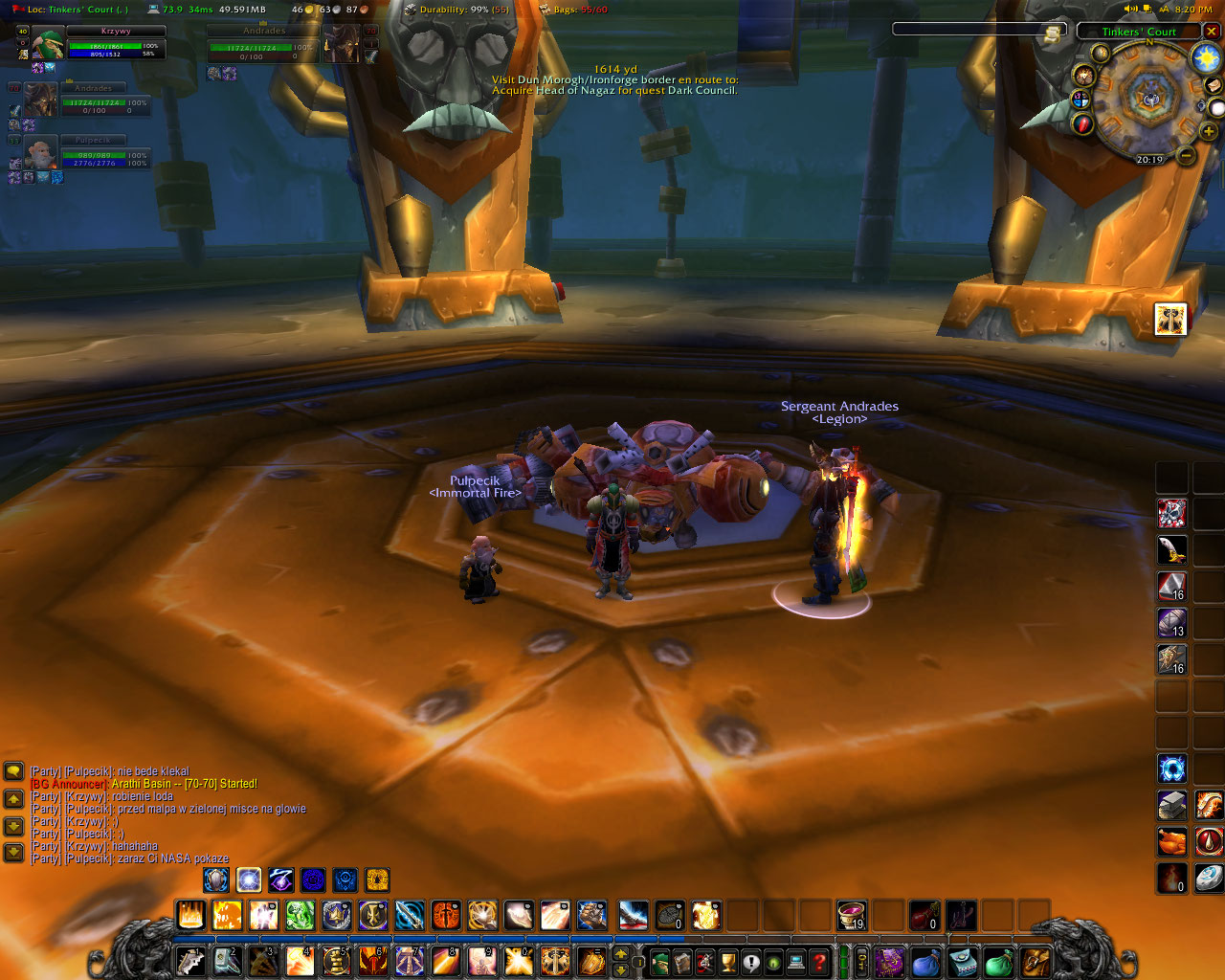Select party member Andrades' portrait
Image resolution: width=1225 pixels, height=980 pixels.
point(40,100)
